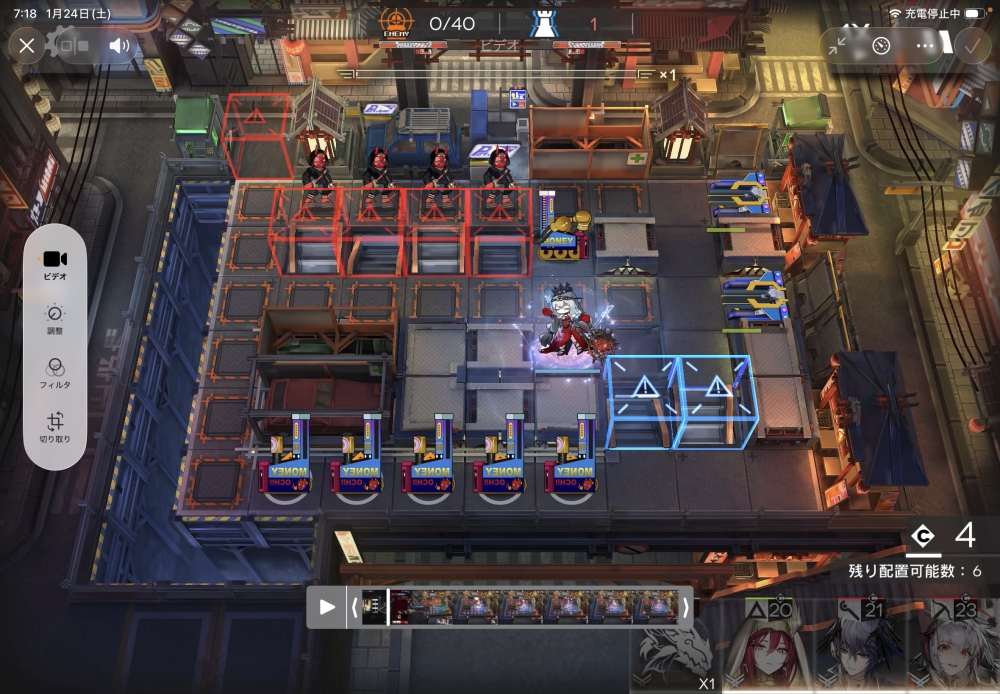This screenshot has width=1000, height=694.
Task: Select the dragon emblem card marked X1
Action: click(676, 652)
